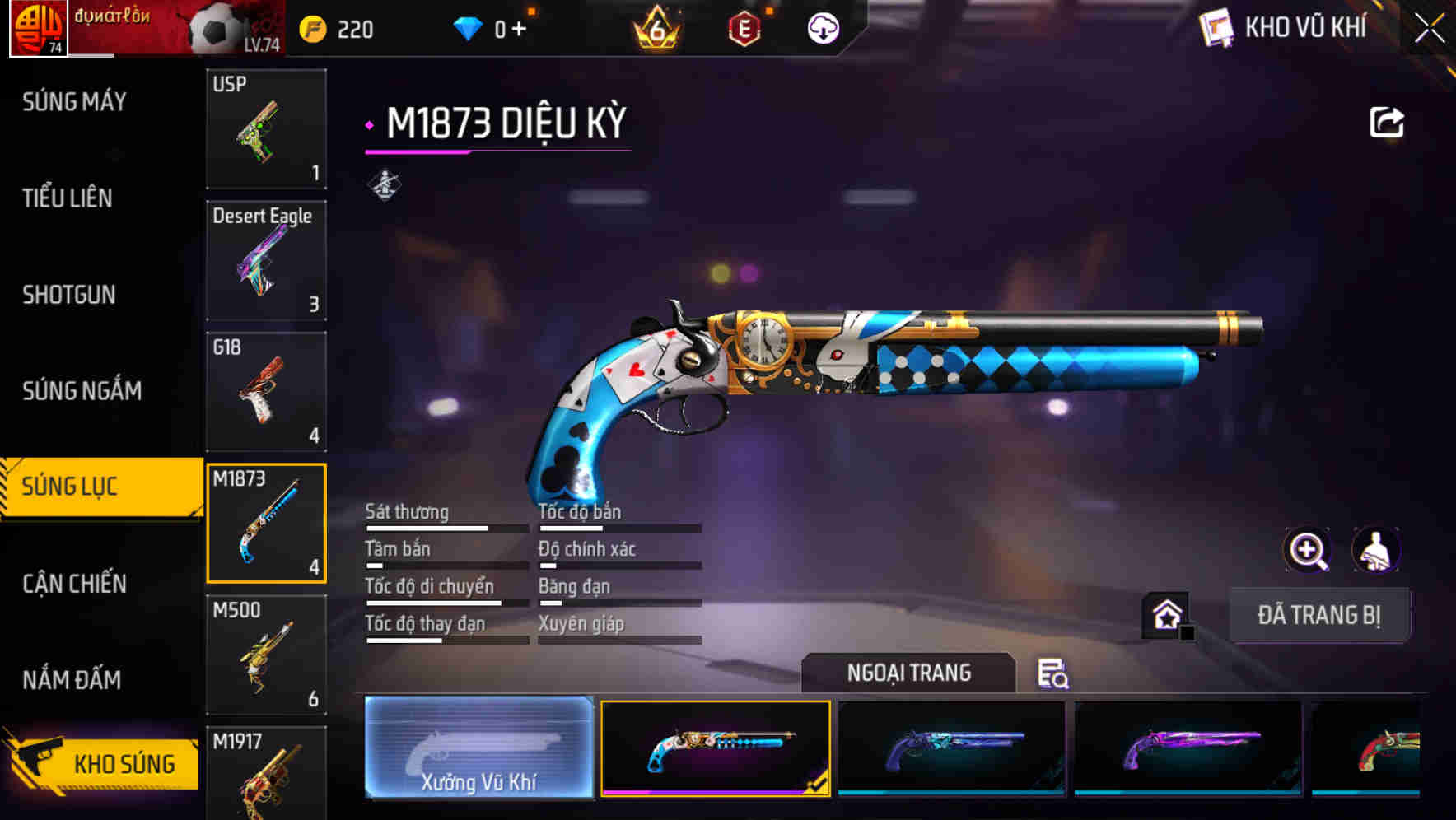Open the Shotgun weapon category
The width and height of the screenshot is (1456, 820).
tap(70, 295)
